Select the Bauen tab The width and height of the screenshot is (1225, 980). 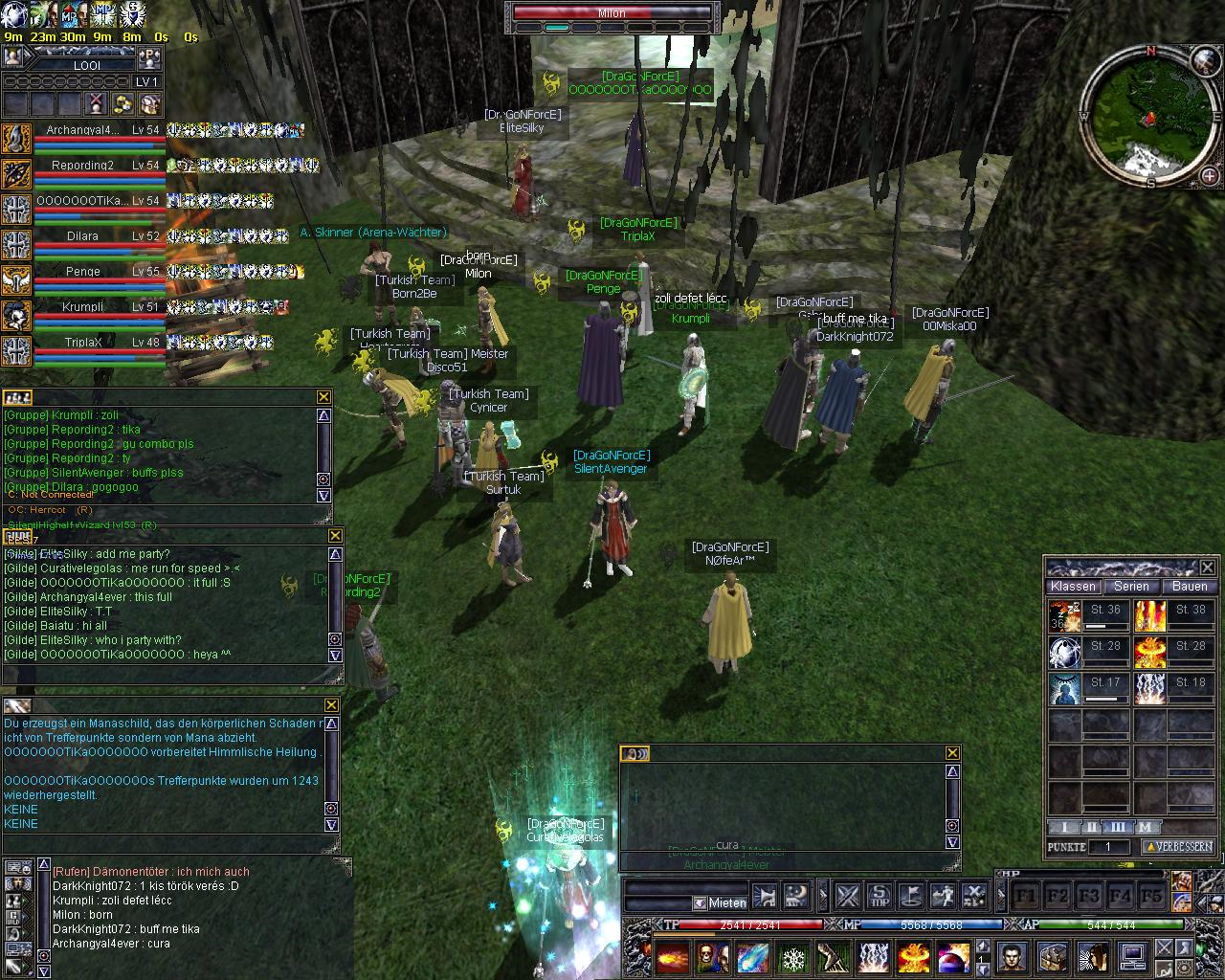coord(1190,586)
